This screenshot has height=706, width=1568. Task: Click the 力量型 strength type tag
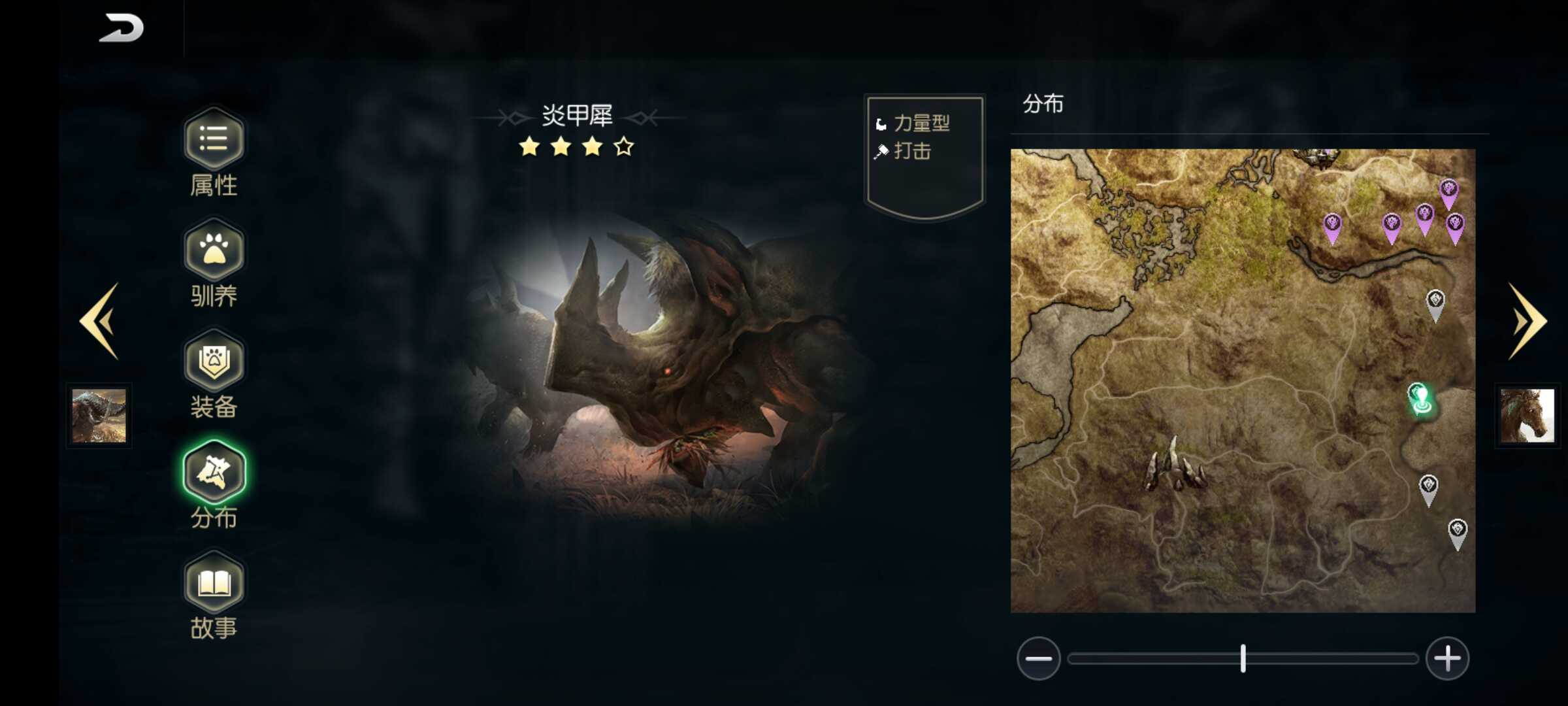point(921,123)
